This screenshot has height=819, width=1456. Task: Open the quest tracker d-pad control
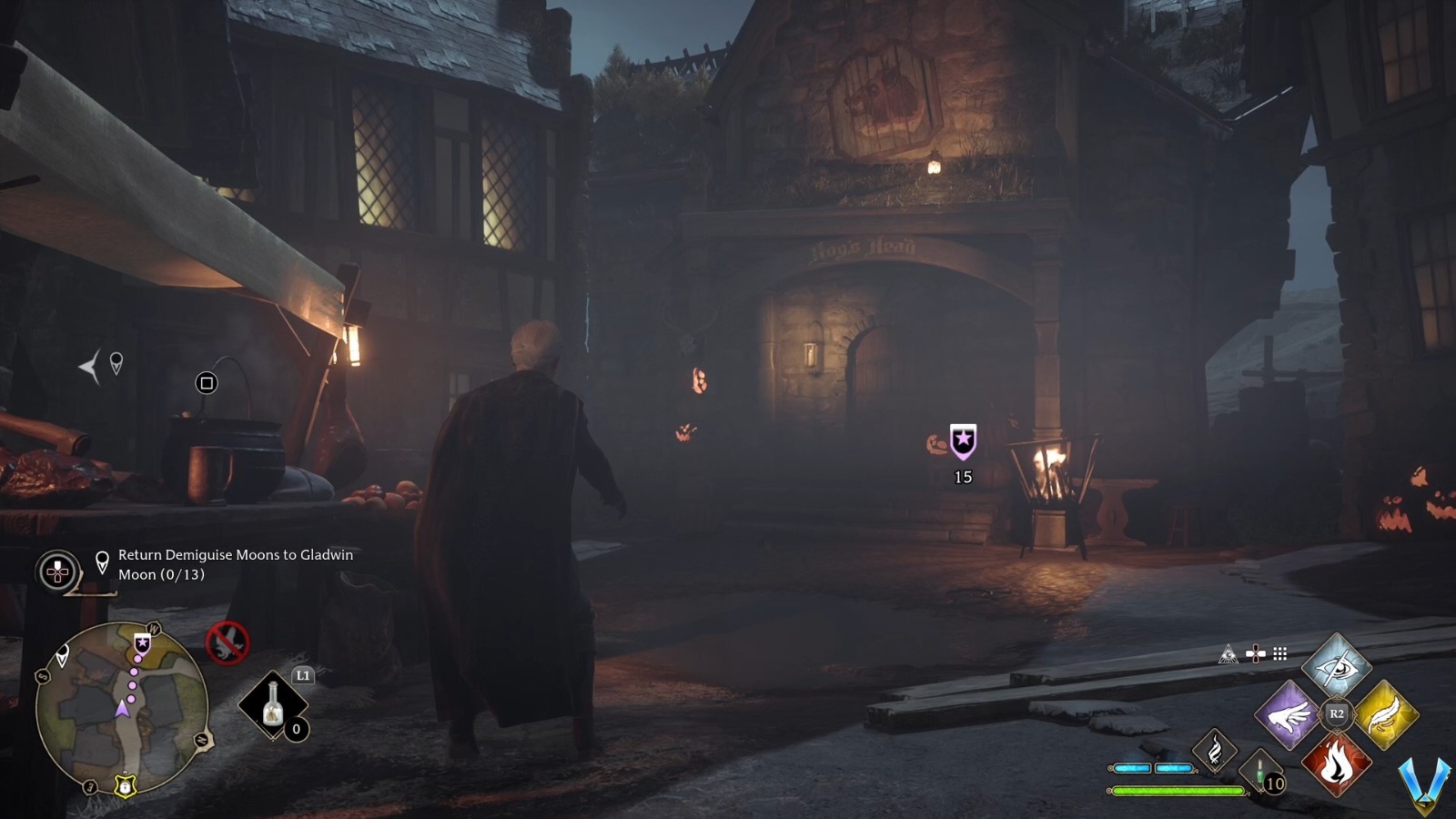56,571
